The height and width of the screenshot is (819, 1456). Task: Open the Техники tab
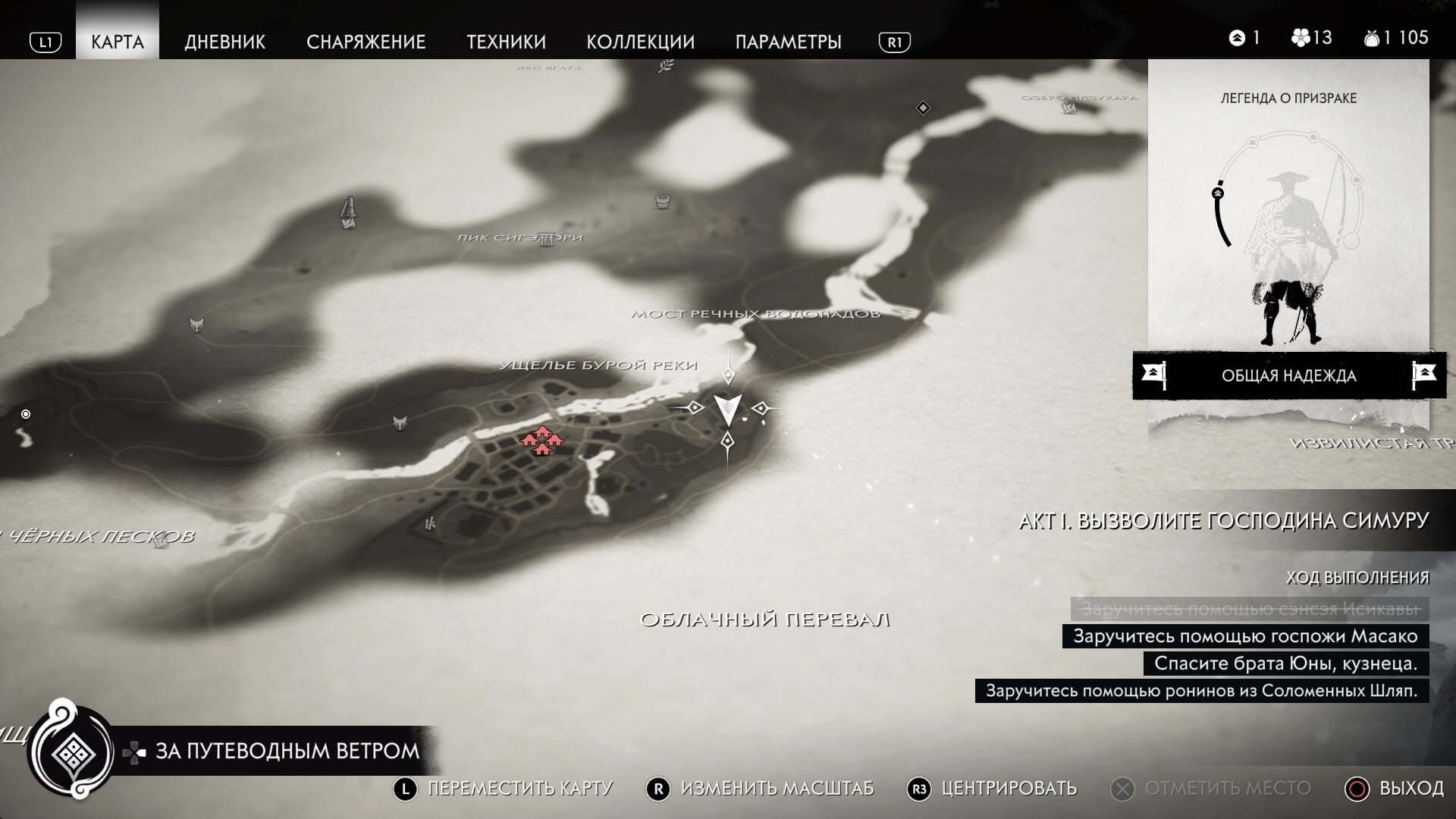506,42
